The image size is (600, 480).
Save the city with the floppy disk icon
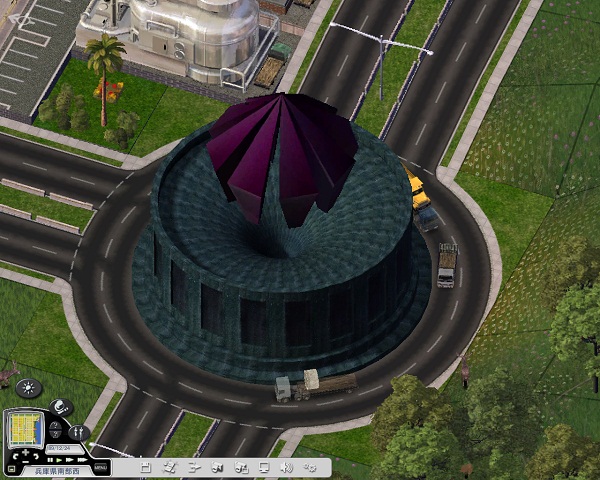pos(146,466)
